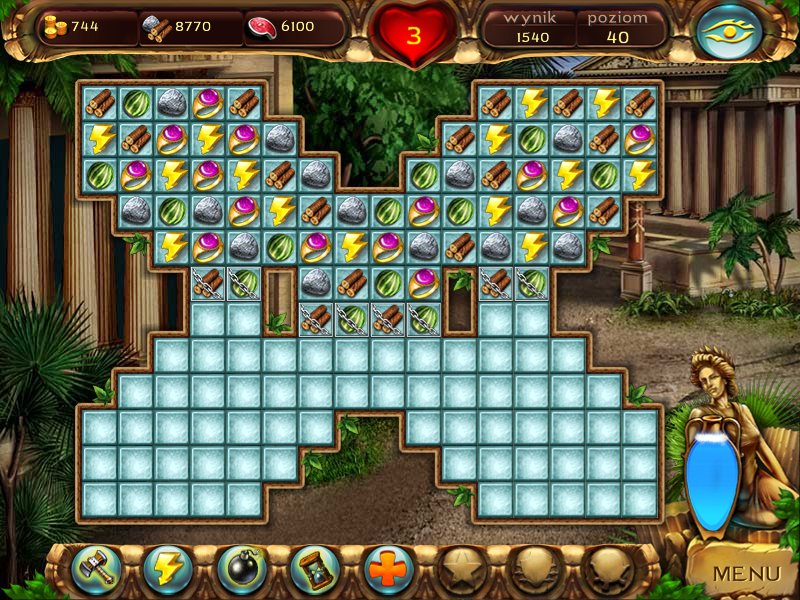Select the bomb power-up
Viewport: 800px width, 600px height.
242,570
